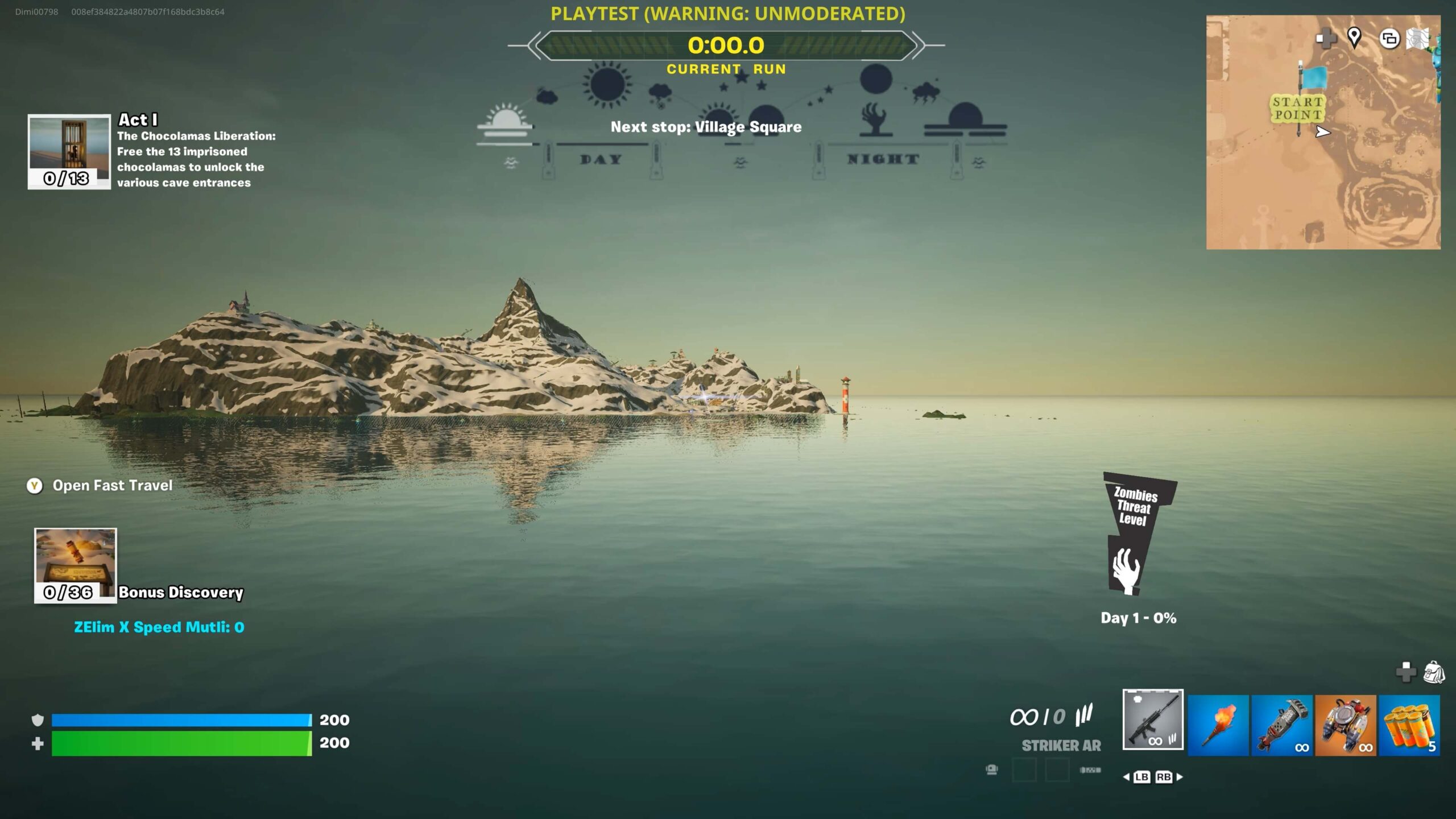Select the flaming torch hotbar slot

coord(1218,725)
